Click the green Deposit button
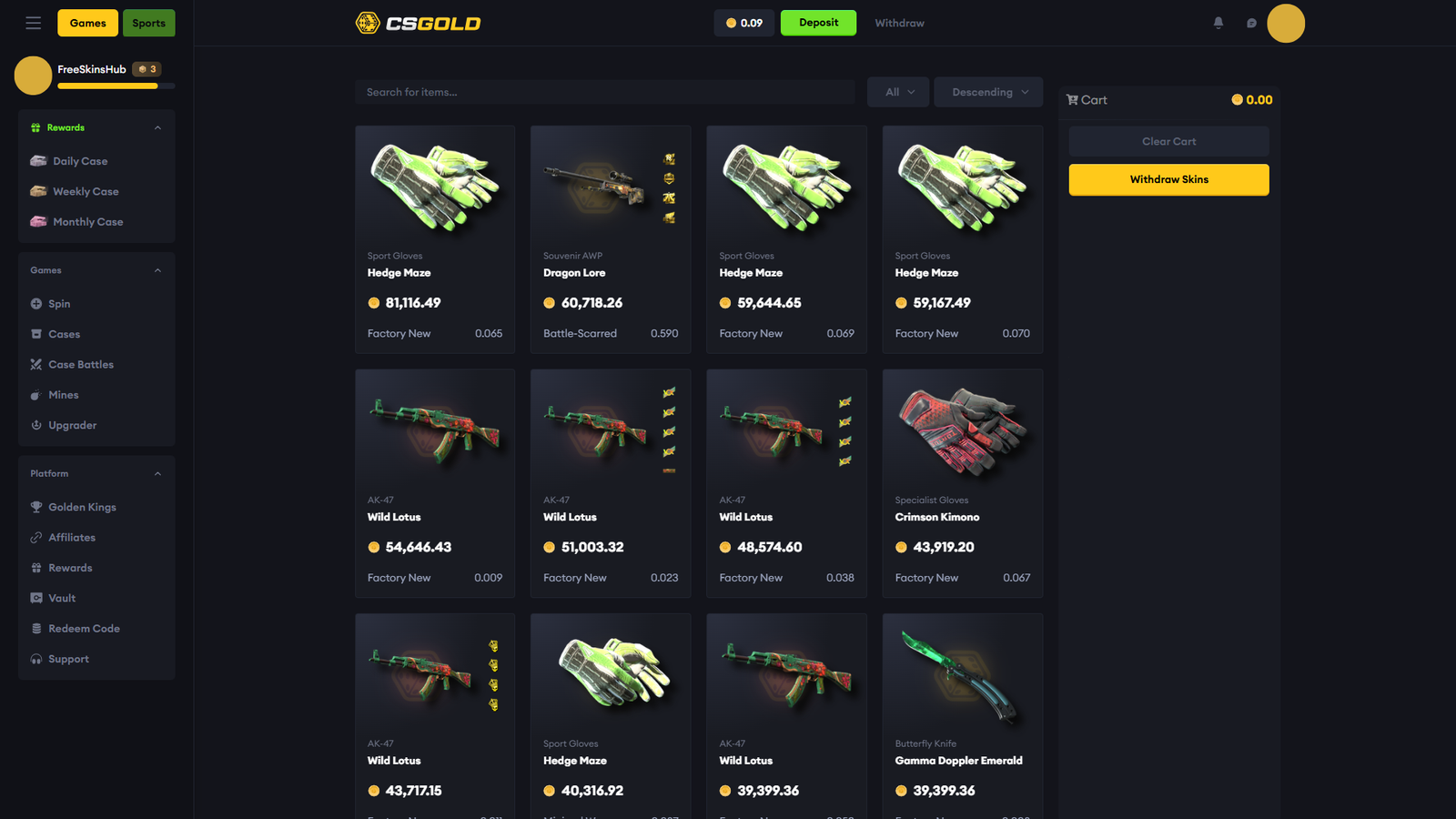Image resolution: width=1456 pixels, height=819 pixels. [817, 22]
